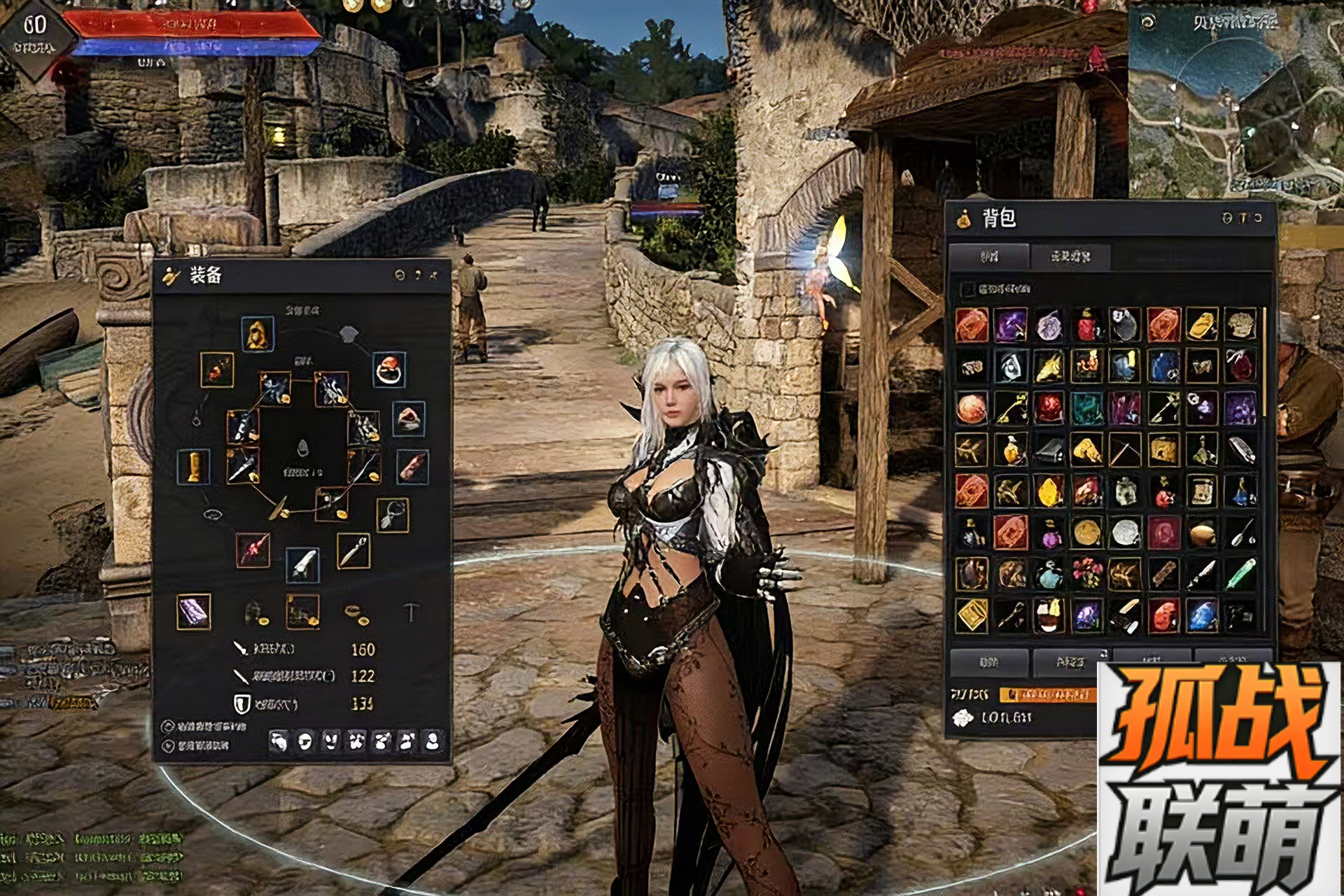This screenshot has height=896, width=1344.
Task: Choose the golden boot equipment slot
Action: (x=194, y=466)
